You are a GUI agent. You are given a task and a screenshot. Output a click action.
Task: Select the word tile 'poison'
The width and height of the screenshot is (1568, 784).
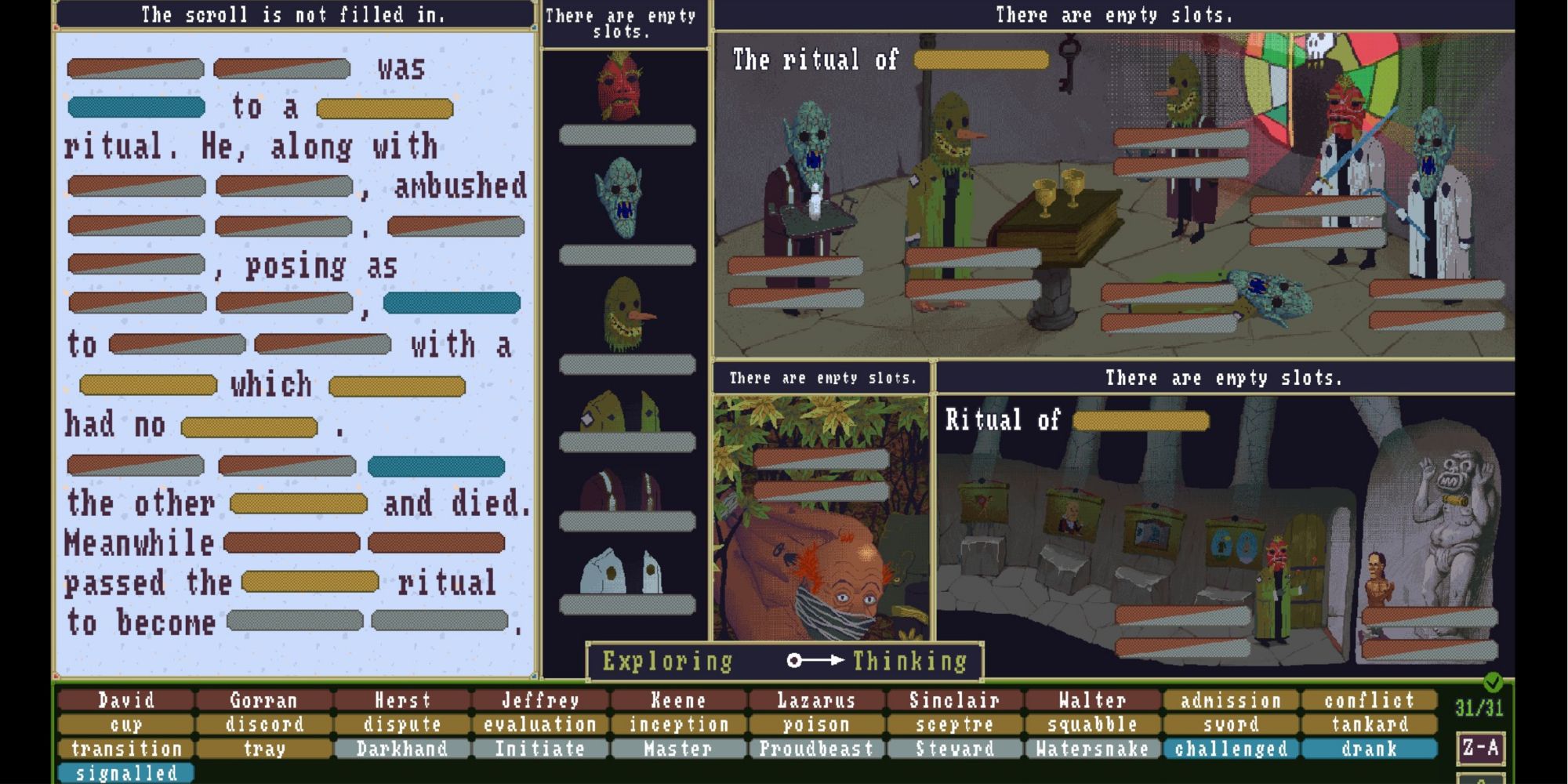click(818, 724)
